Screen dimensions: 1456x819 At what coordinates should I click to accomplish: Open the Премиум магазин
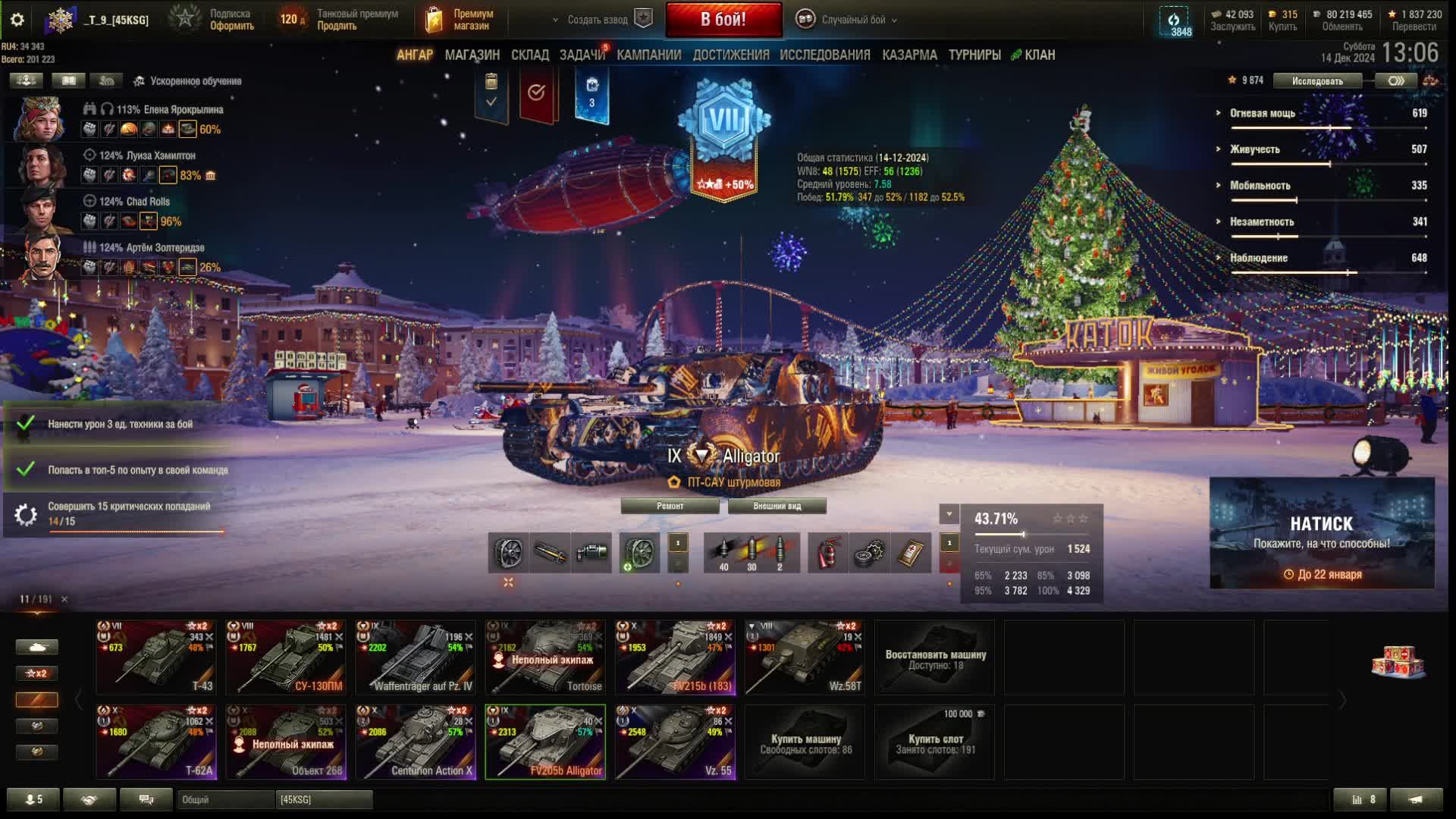[x=461, y=20]
